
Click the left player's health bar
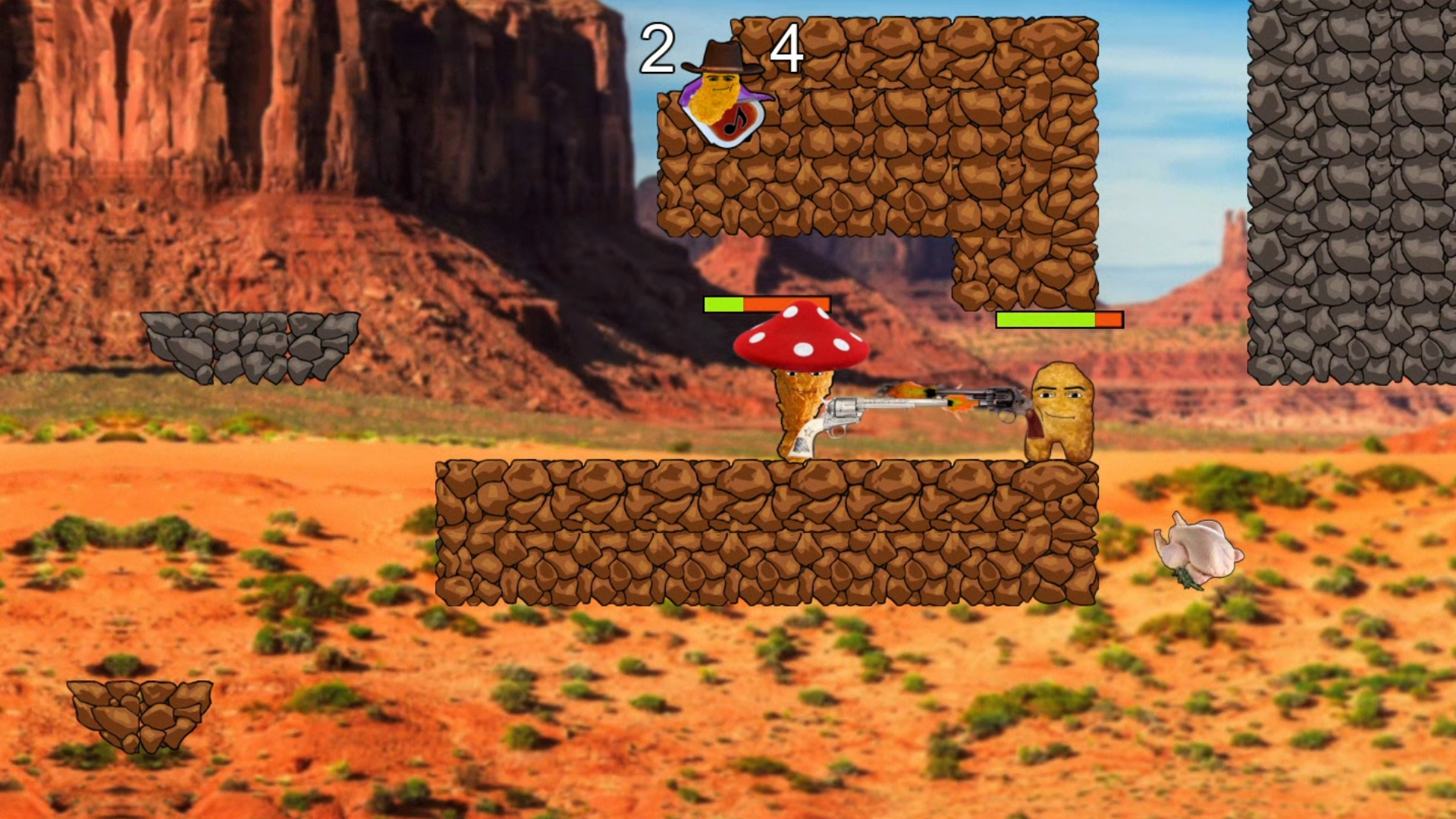click(x=766, y=303)
